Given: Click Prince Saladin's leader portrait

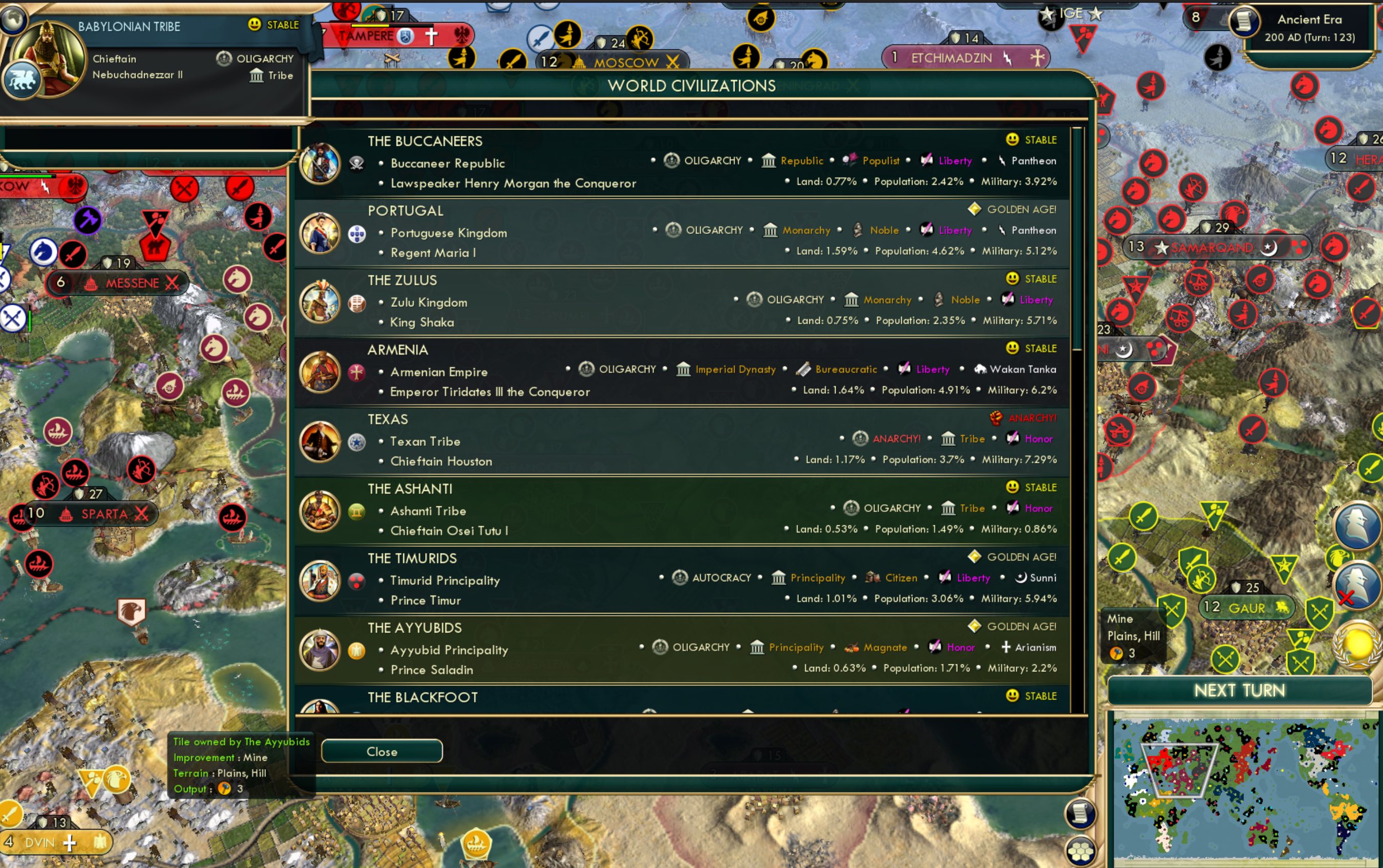Looking at the screenshot, I should [x=320, y=649].
